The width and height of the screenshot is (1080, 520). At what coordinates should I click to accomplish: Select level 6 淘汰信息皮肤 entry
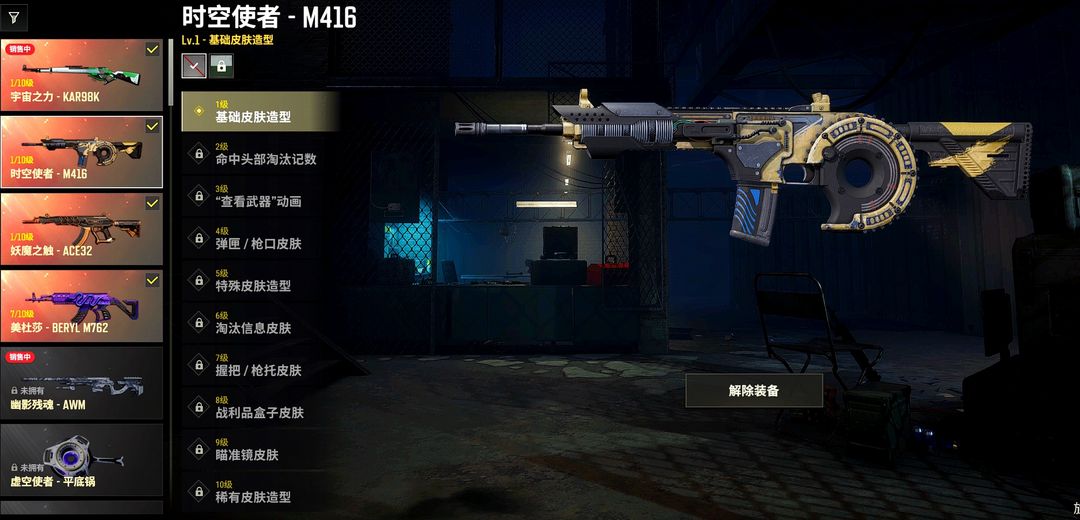click(x=260, y=322)
